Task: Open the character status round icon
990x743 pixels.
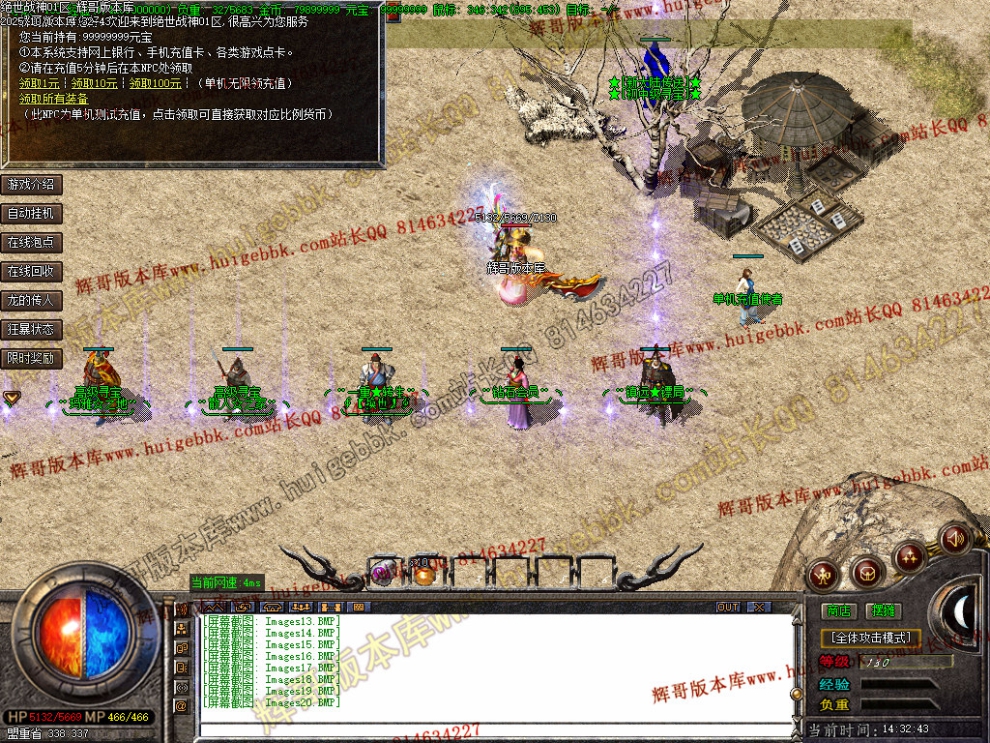Action: 824,574
